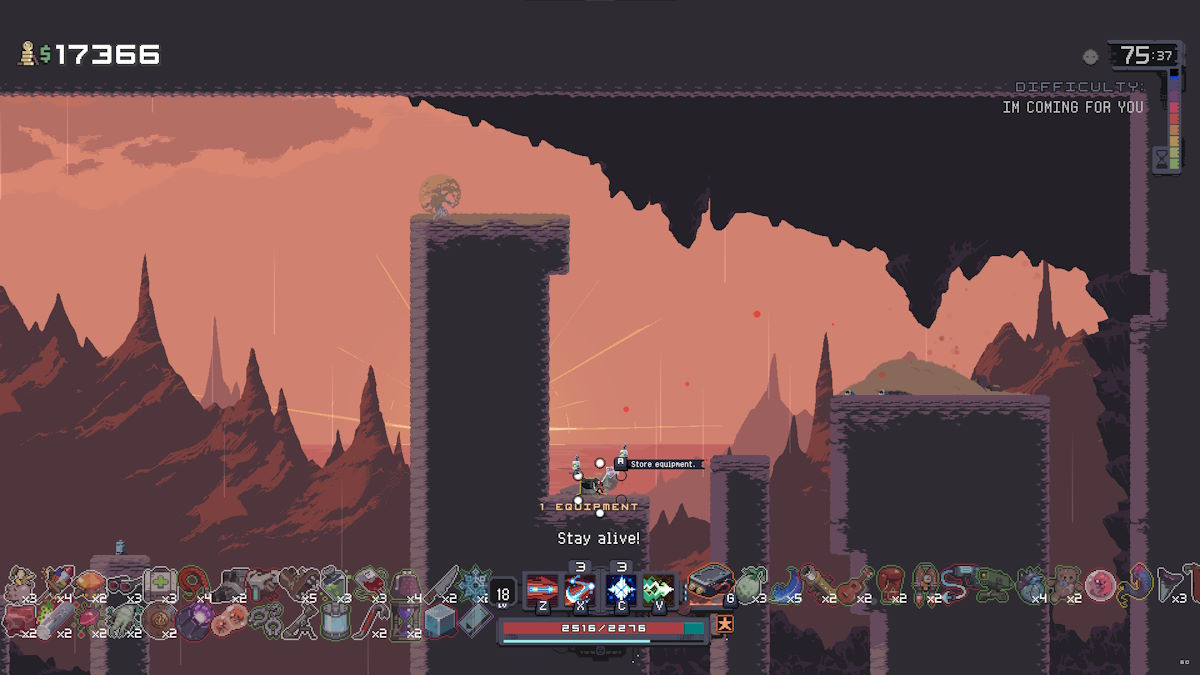
Task: Click the blood bag item icon
Action: 370,582
